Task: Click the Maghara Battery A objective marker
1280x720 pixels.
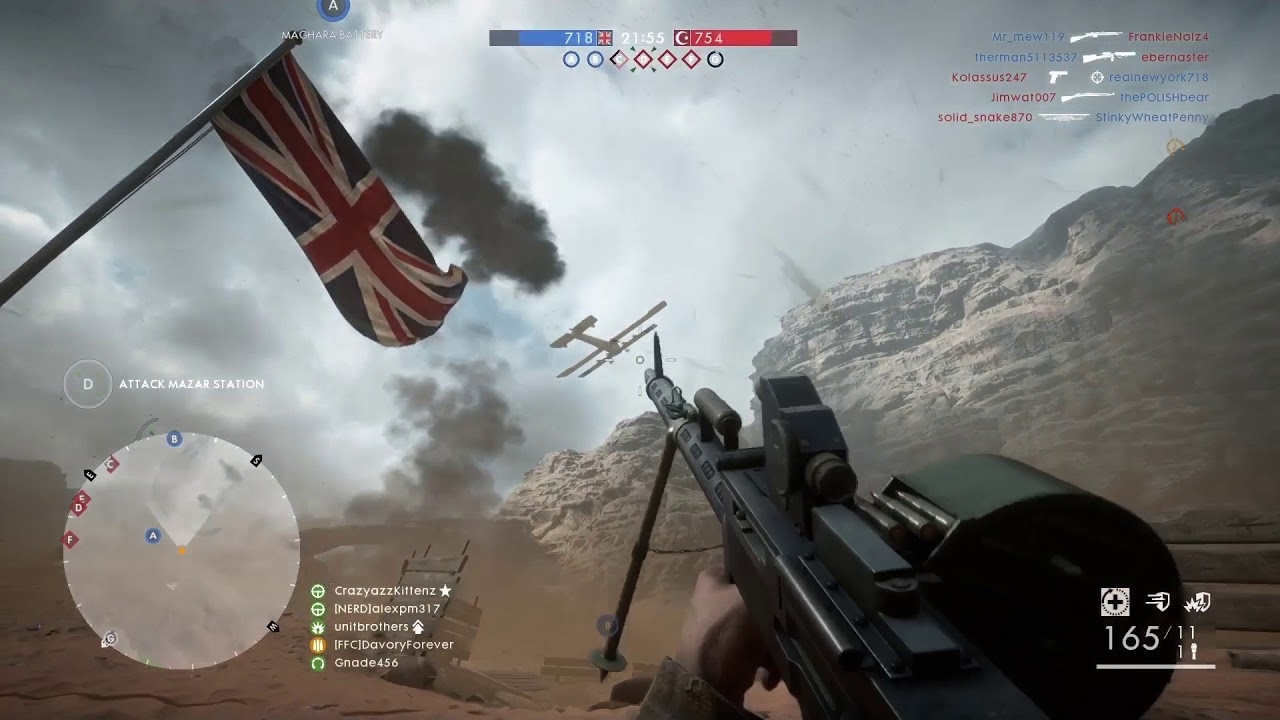Action: 333,8
